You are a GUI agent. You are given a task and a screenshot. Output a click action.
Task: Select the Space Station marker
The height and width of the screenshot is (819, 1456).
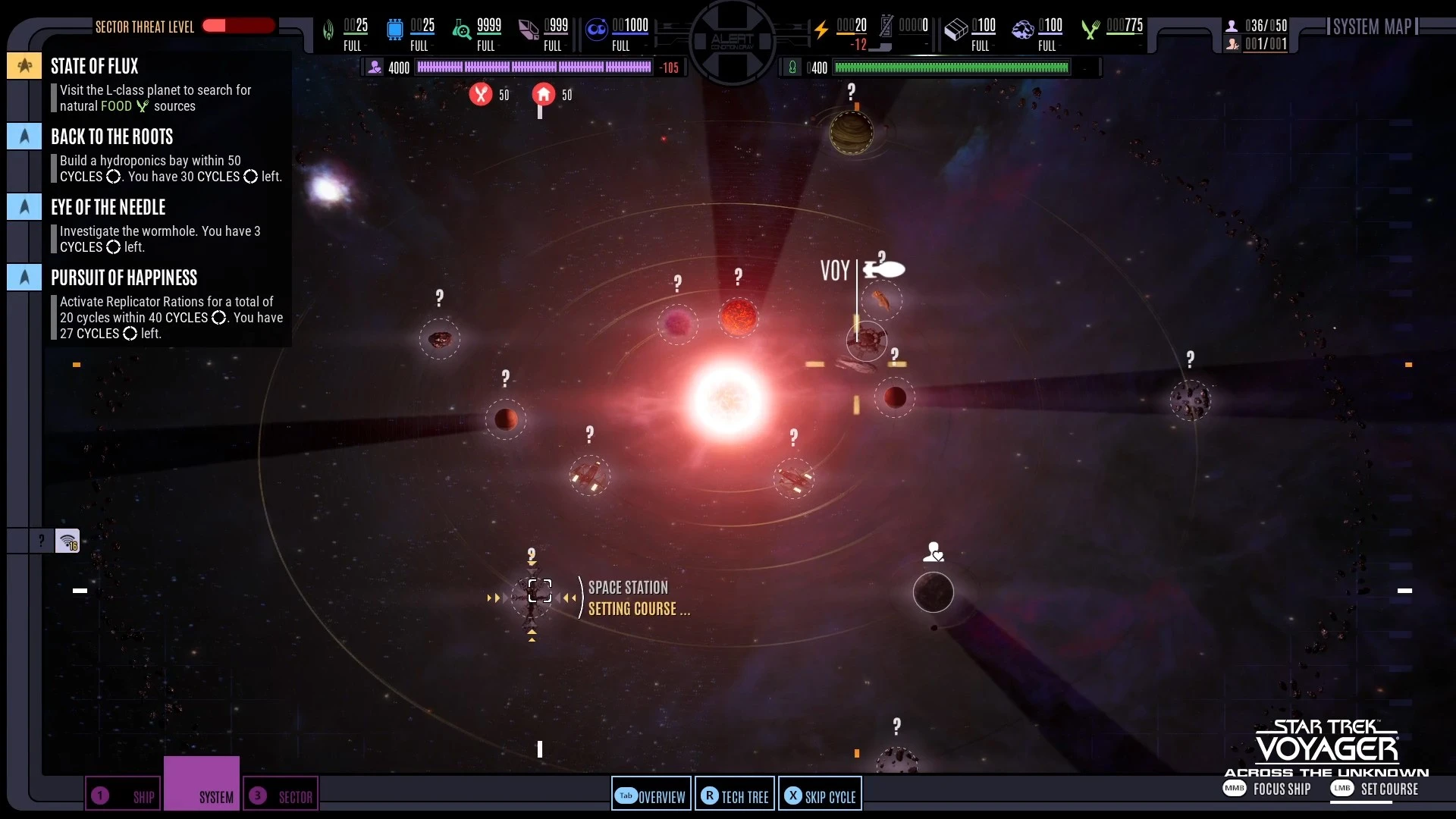(x=539, y=591)
